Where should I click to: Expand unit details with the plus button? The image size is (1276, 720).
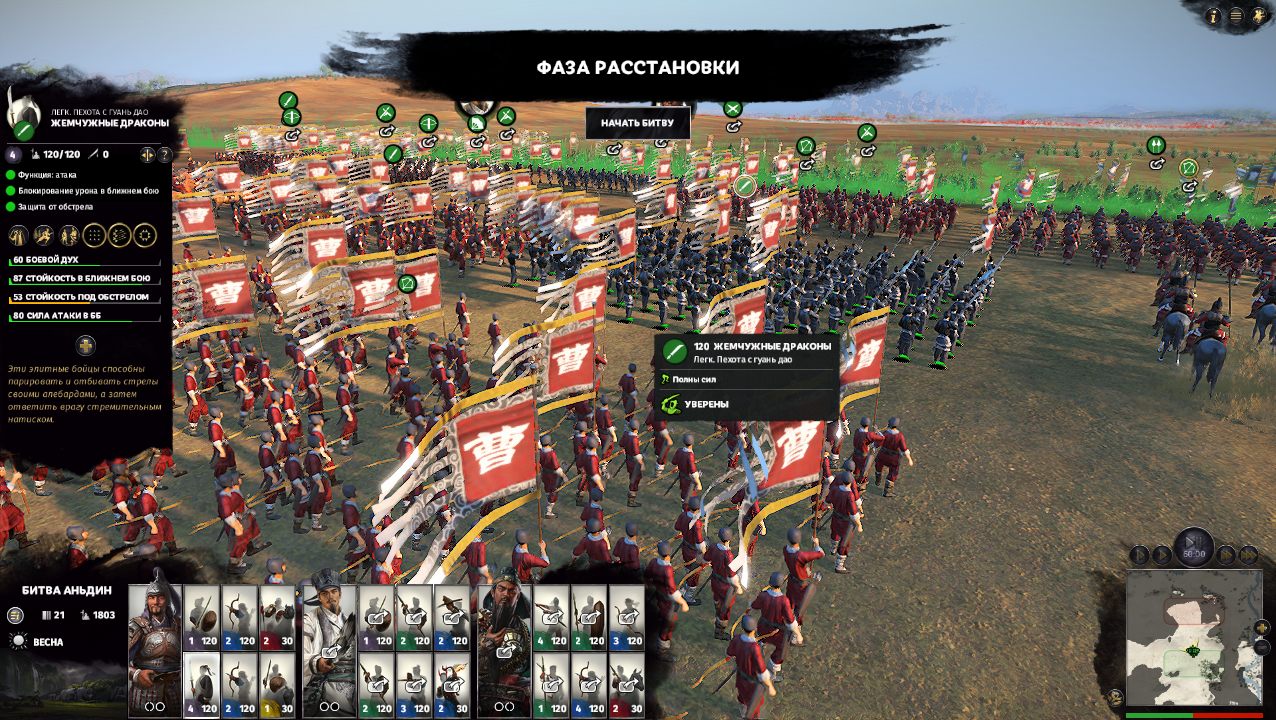click(86, 346)
